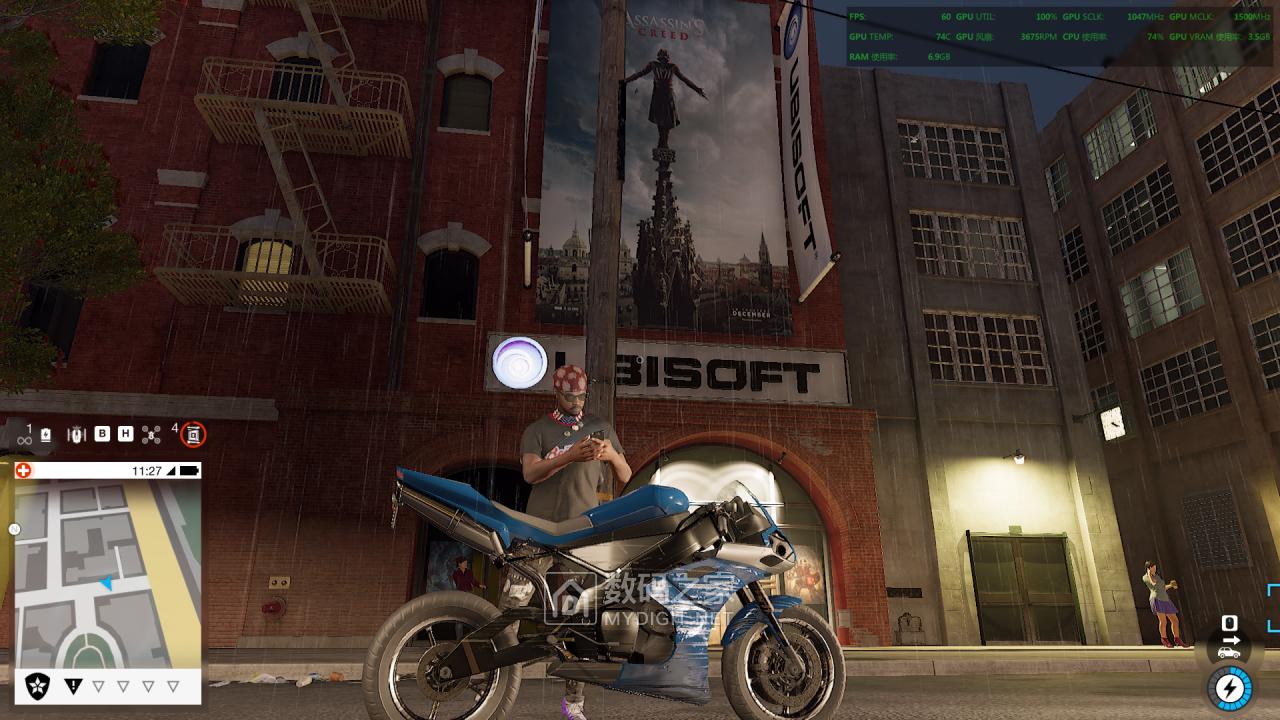
Task: Choose the red-circled gadget icon
Action: (x=194, y=434)
